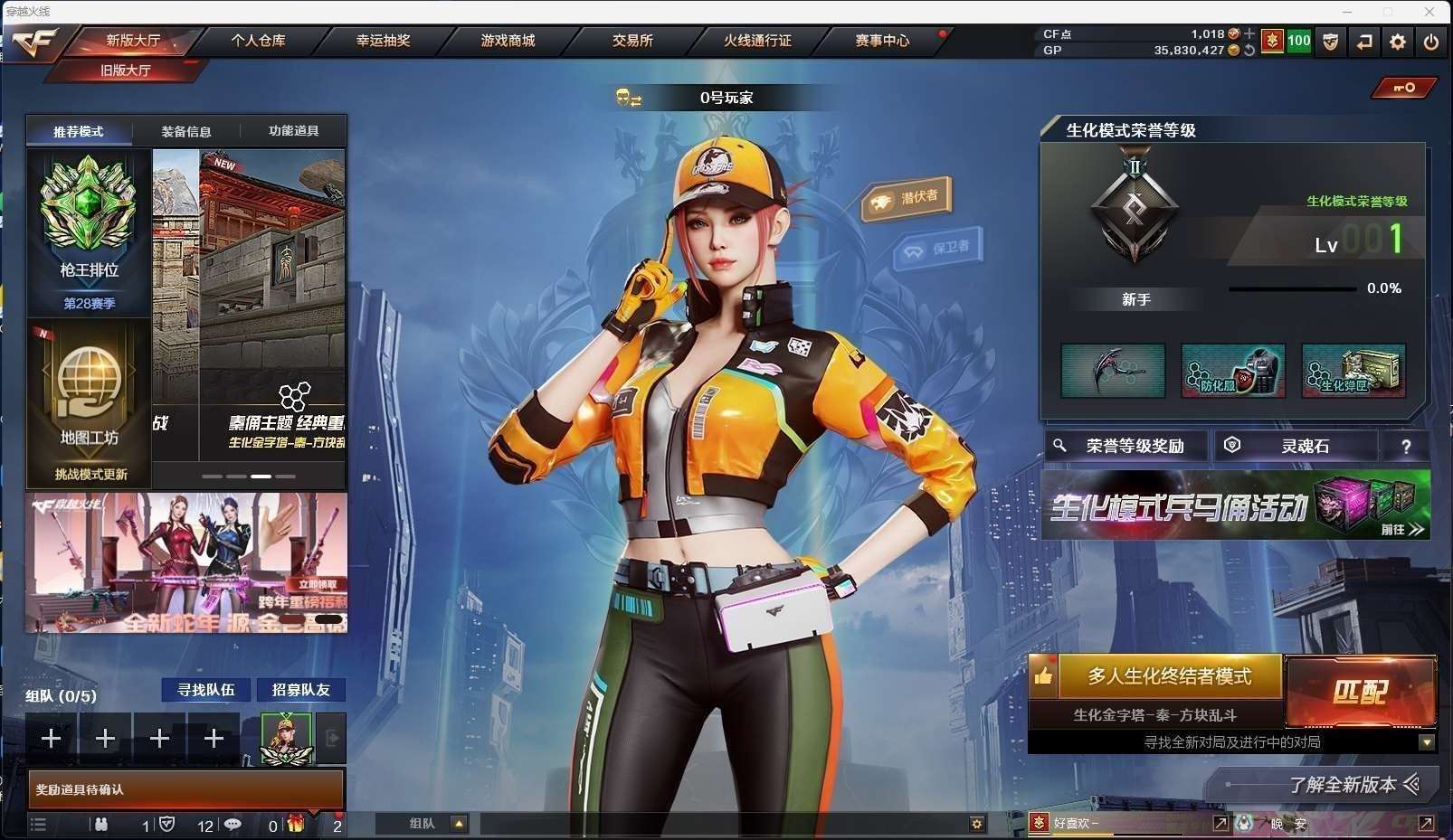This screenshot has height=840, width=1453.
Task: Open 火线通行证 battle pass
Action: pos(757,41)
